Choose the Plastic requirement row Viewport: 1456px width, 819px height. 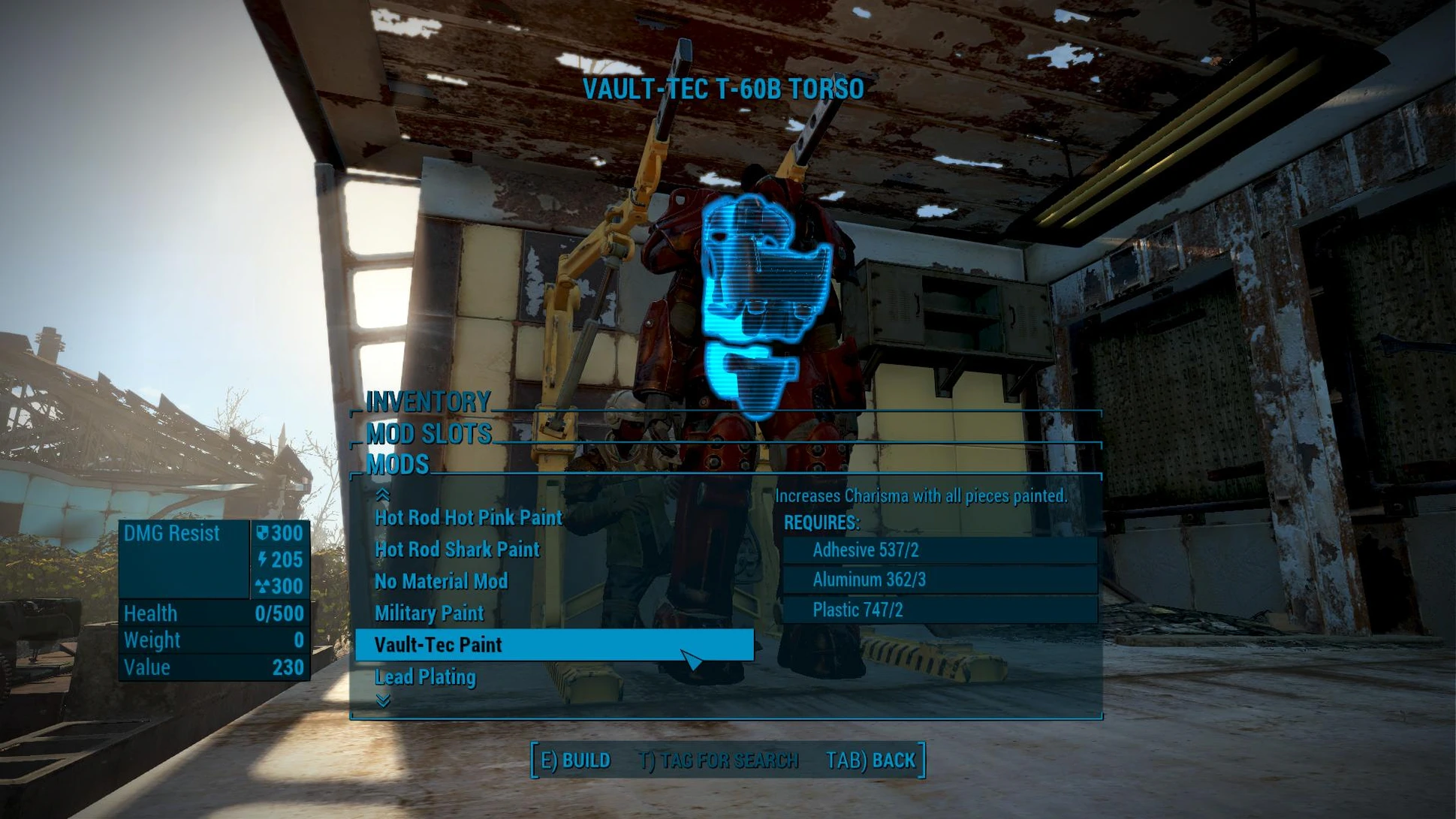tap(939, 610)
